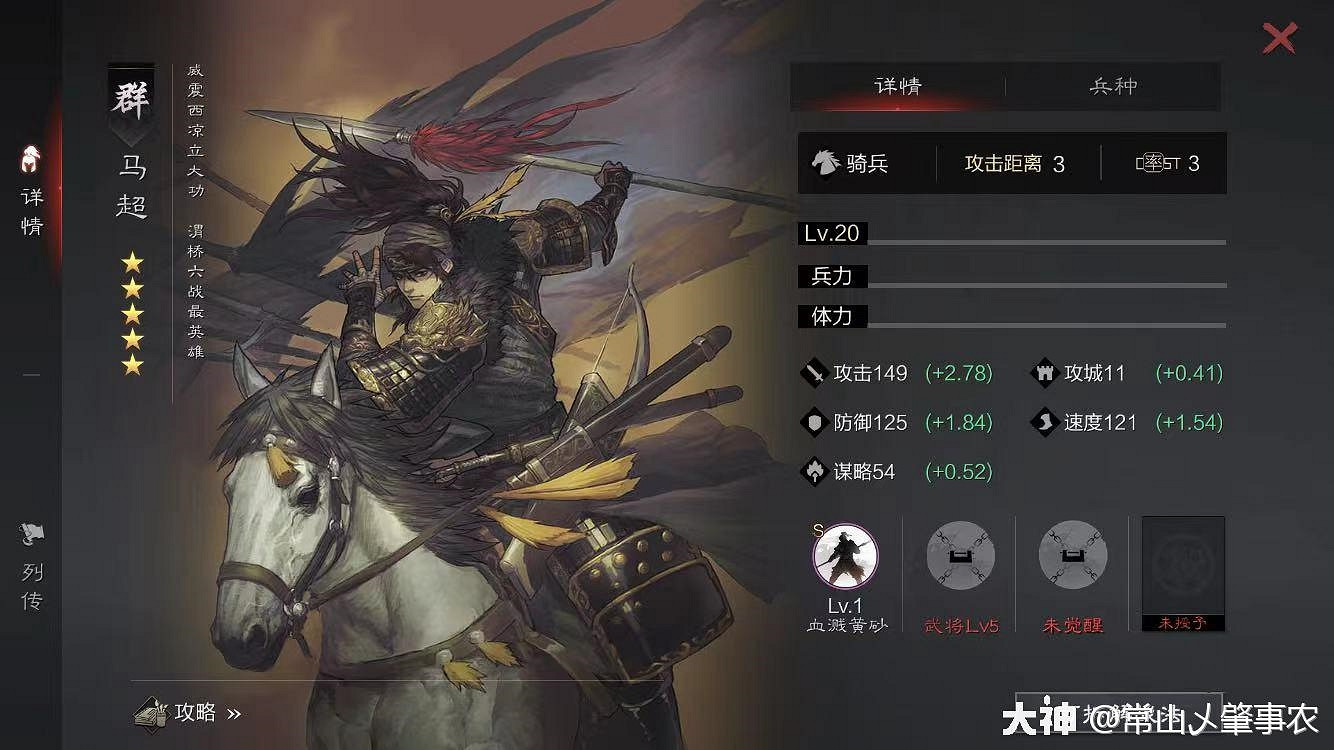Screen dimensions: 1334x750
Task: Click the siege icon beside 攻城11
Action: [x=1044, y=373]
